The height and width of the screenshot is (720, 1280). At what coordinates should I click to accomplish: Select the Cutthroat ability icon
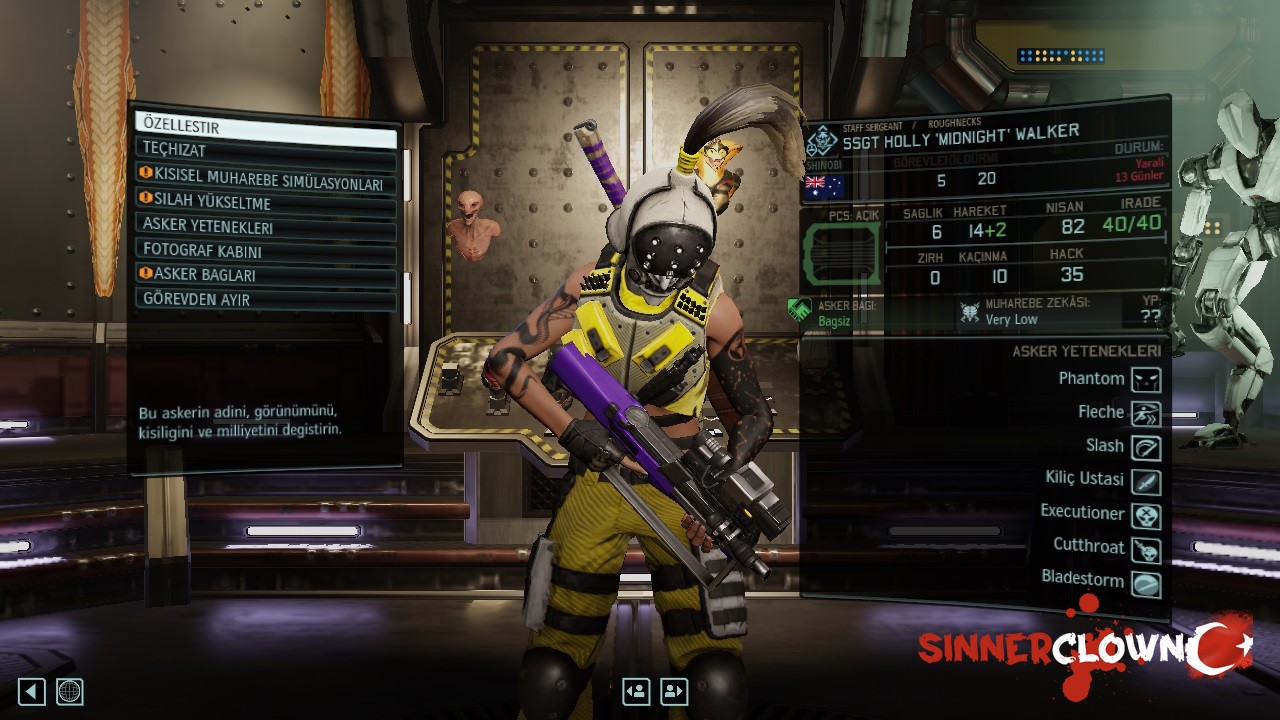[x=1146, y=549]
